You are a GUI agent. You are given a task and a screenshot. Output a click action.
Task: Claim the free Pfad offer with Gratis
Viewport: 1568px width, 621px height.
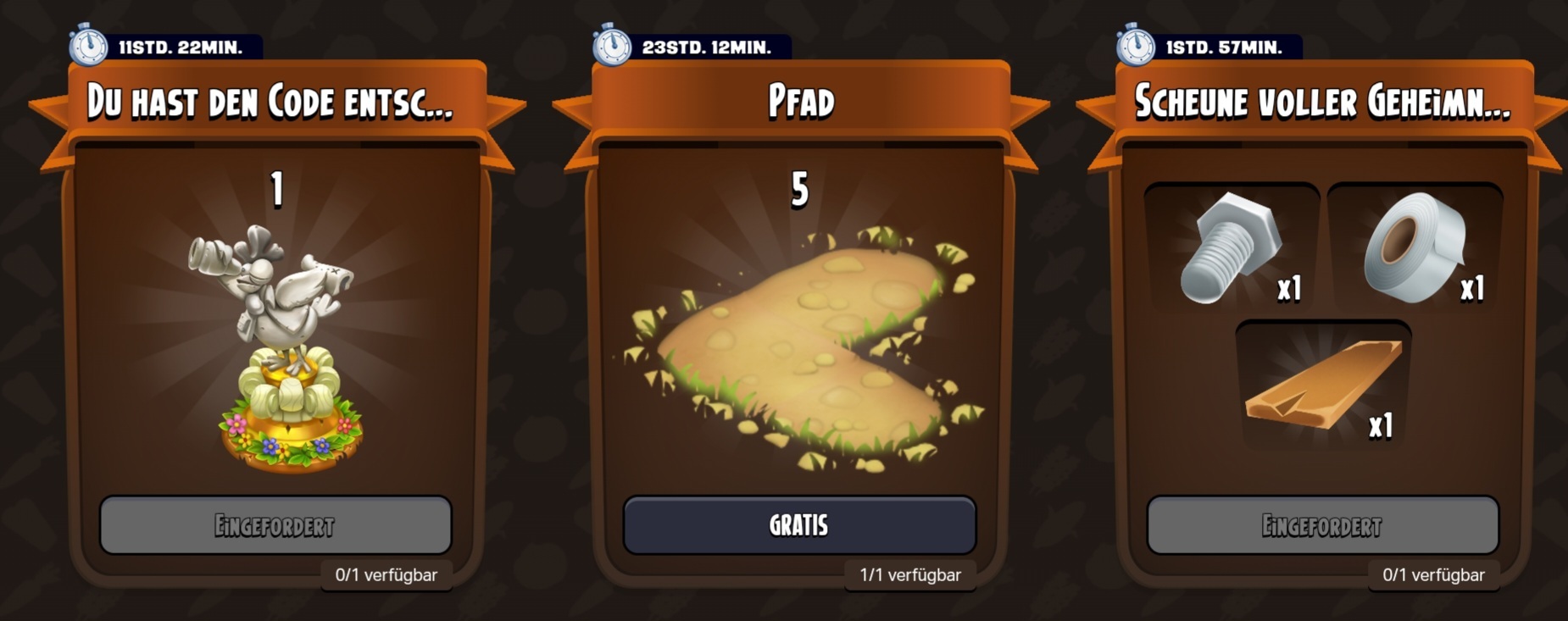[x=799, y=525]
